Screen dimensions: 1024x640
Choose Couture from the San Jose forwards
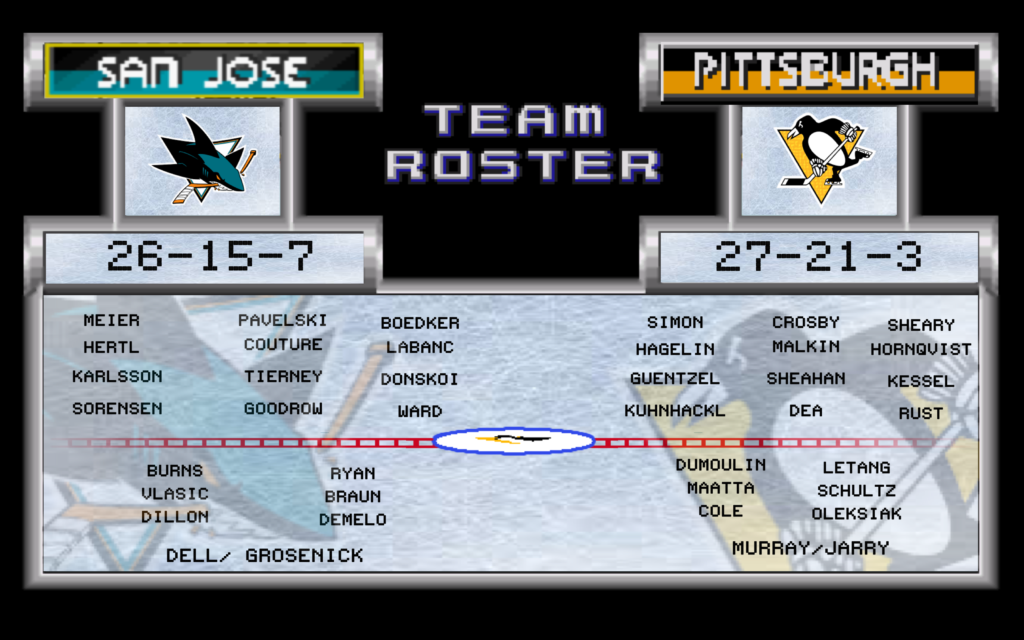click(283, 344)
